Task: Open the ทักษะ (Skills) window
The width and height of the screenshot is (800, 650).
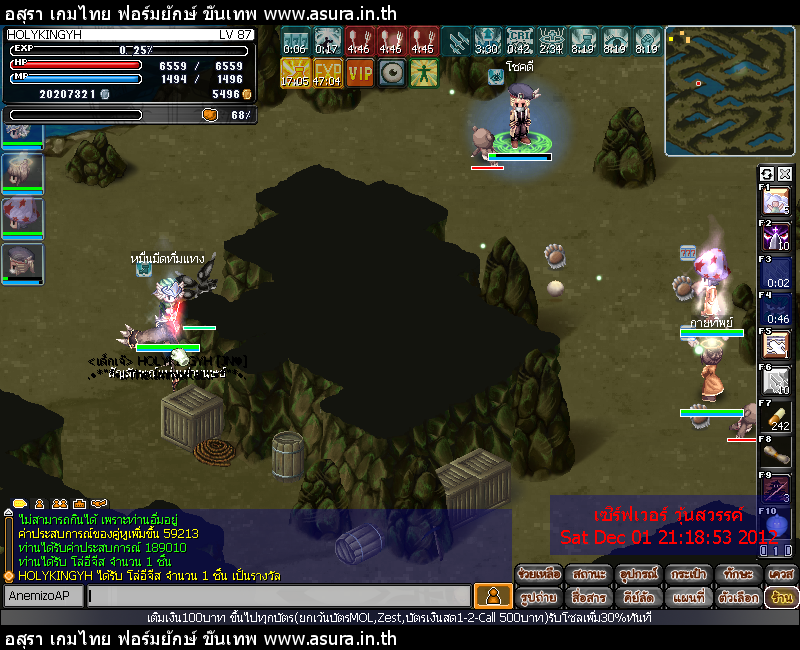Action: pyautogui.click(x=737, y=574)
